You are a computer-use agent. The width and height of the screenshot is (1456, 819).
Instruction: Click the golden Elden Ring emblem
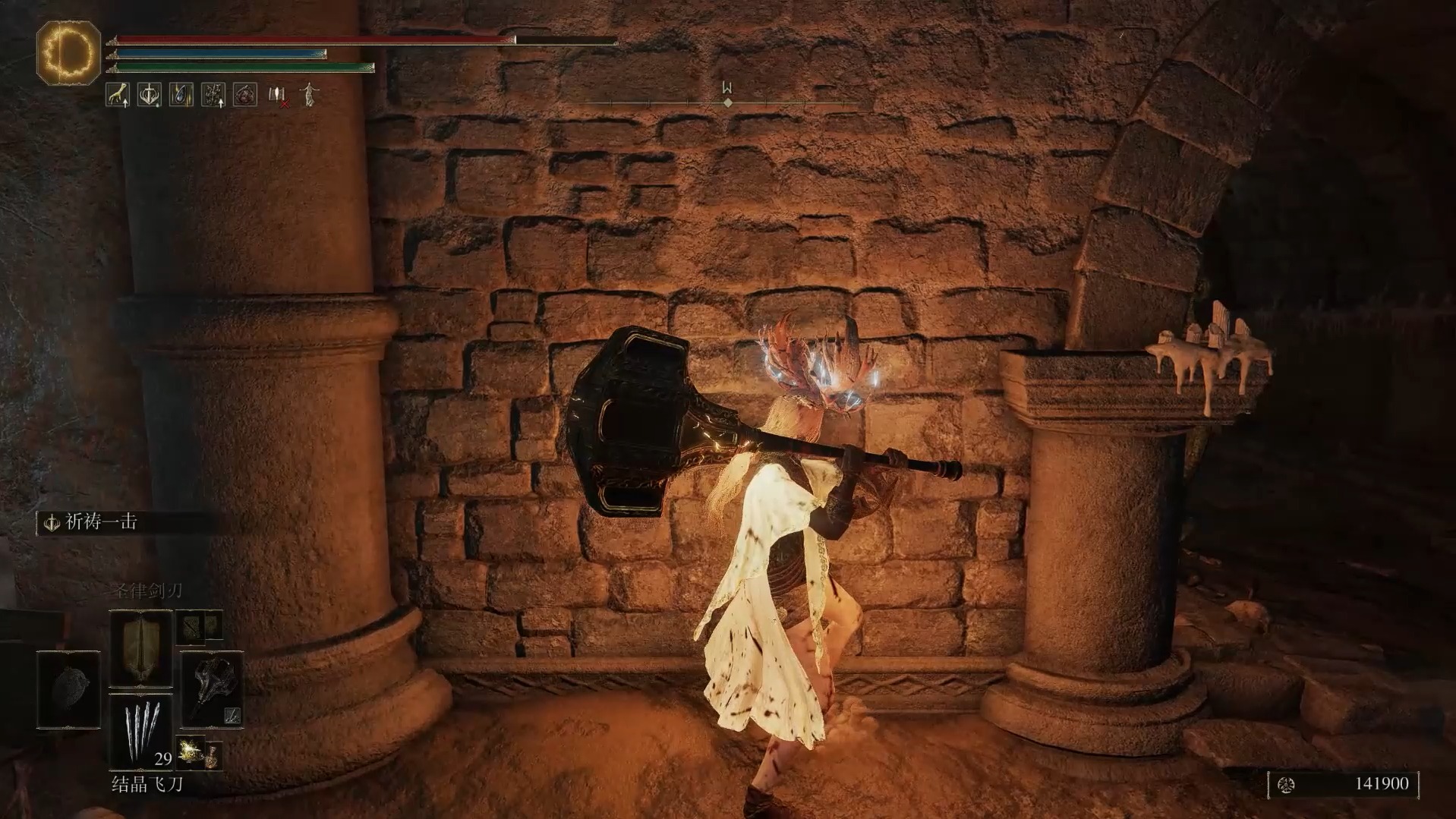pyautogui.click(x=68, y=52)
